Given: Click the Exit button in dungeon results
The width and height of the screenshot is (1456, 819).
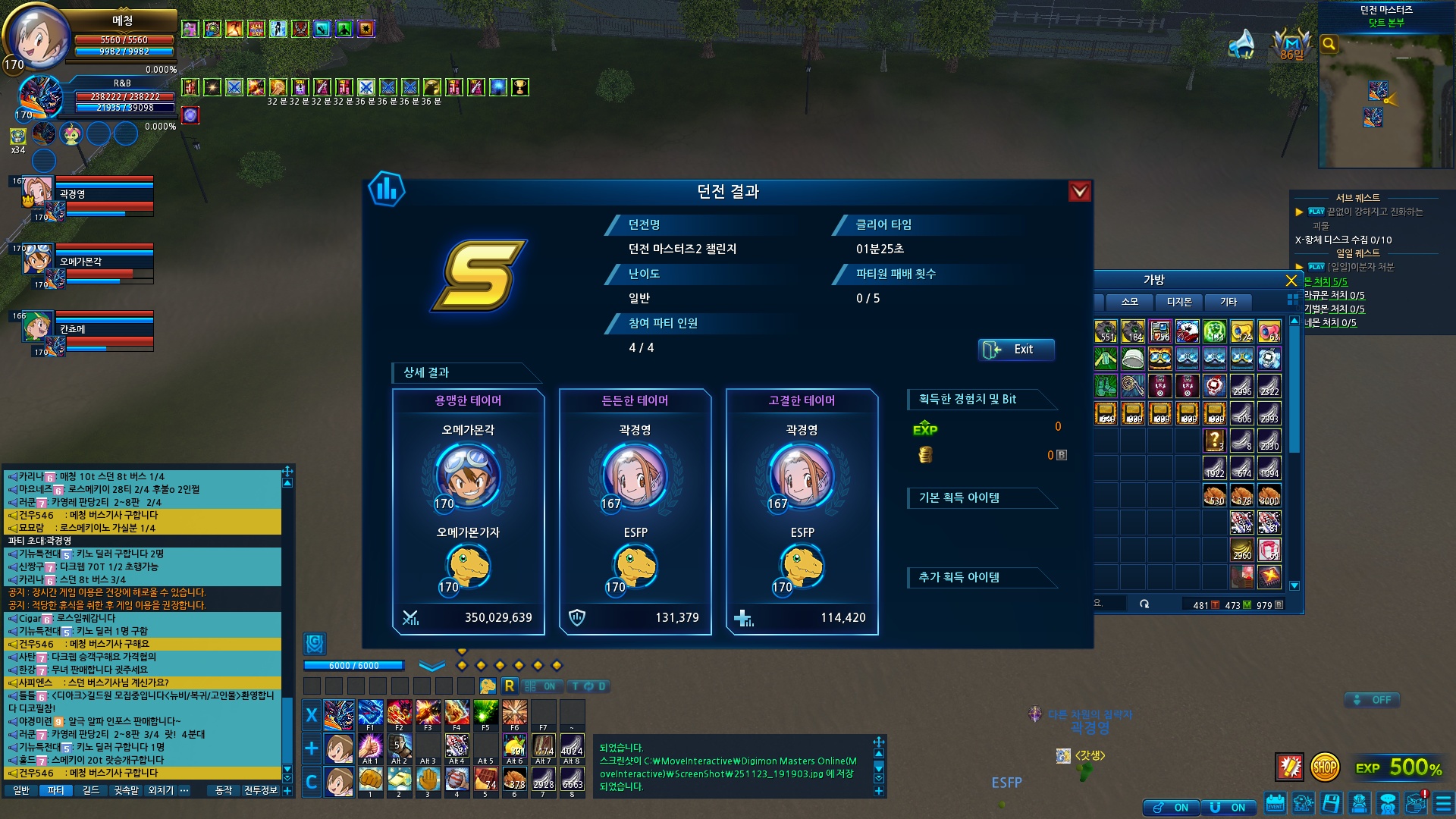Looking at the screenshot, I should tap(1016, 350).
